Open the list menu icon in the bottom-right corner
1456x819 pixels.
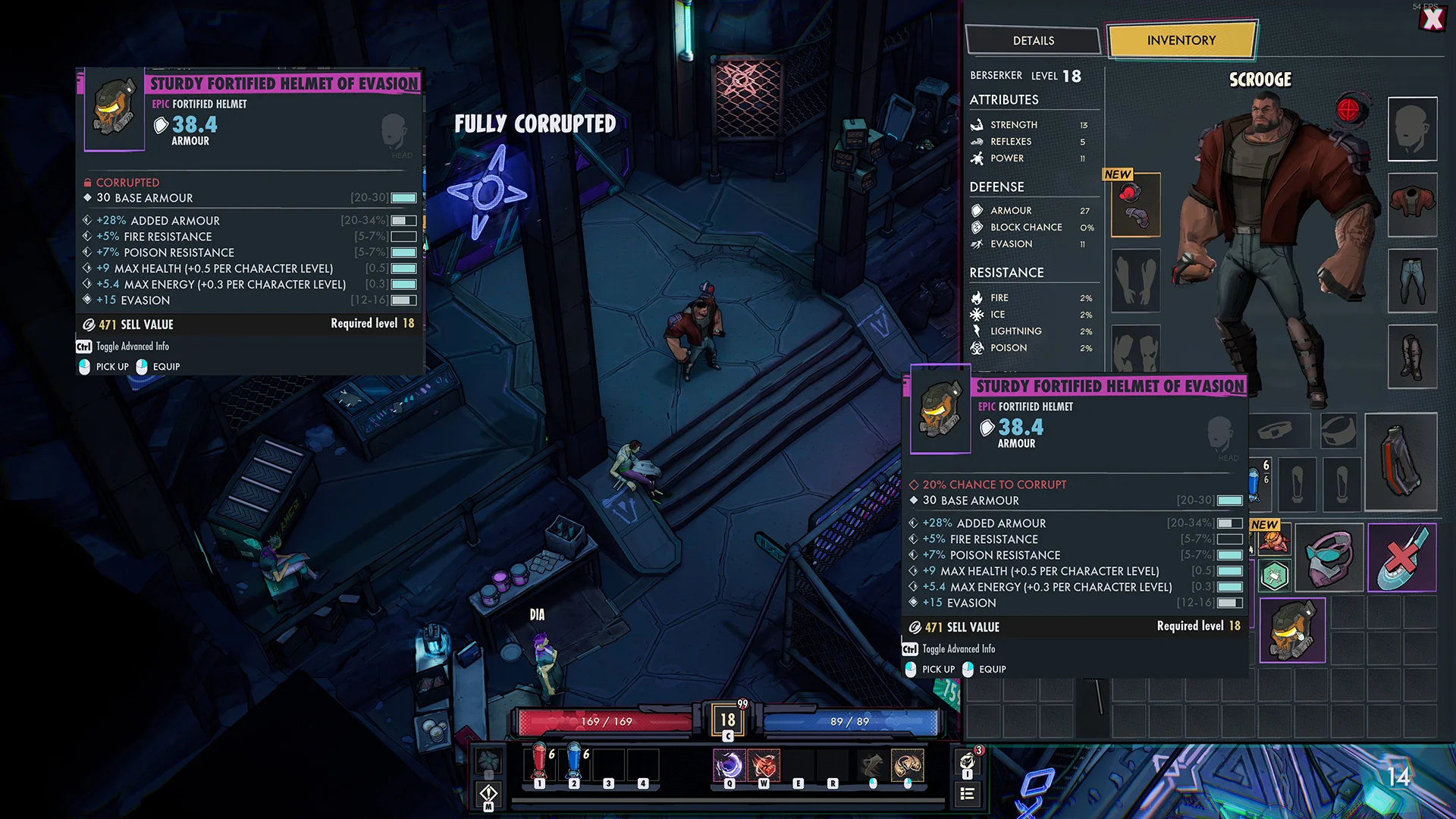coord(967,793)
